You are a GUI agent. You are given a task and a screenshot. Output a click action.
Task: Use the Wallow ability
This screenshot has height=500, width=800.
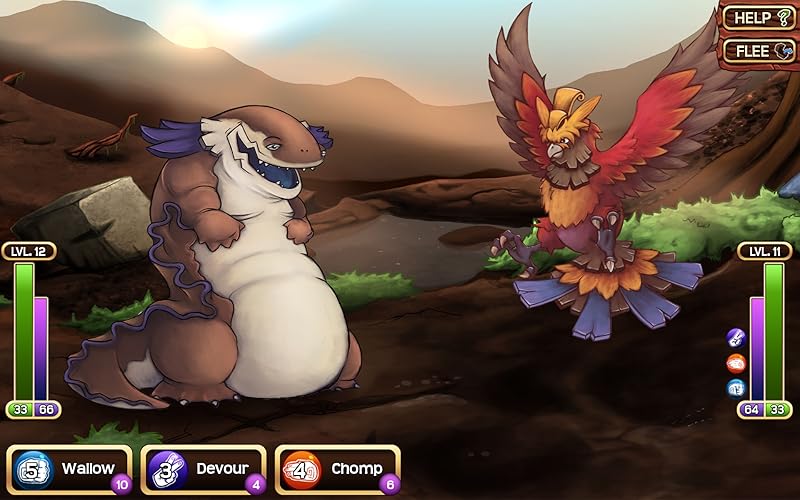tap(70, 469)
